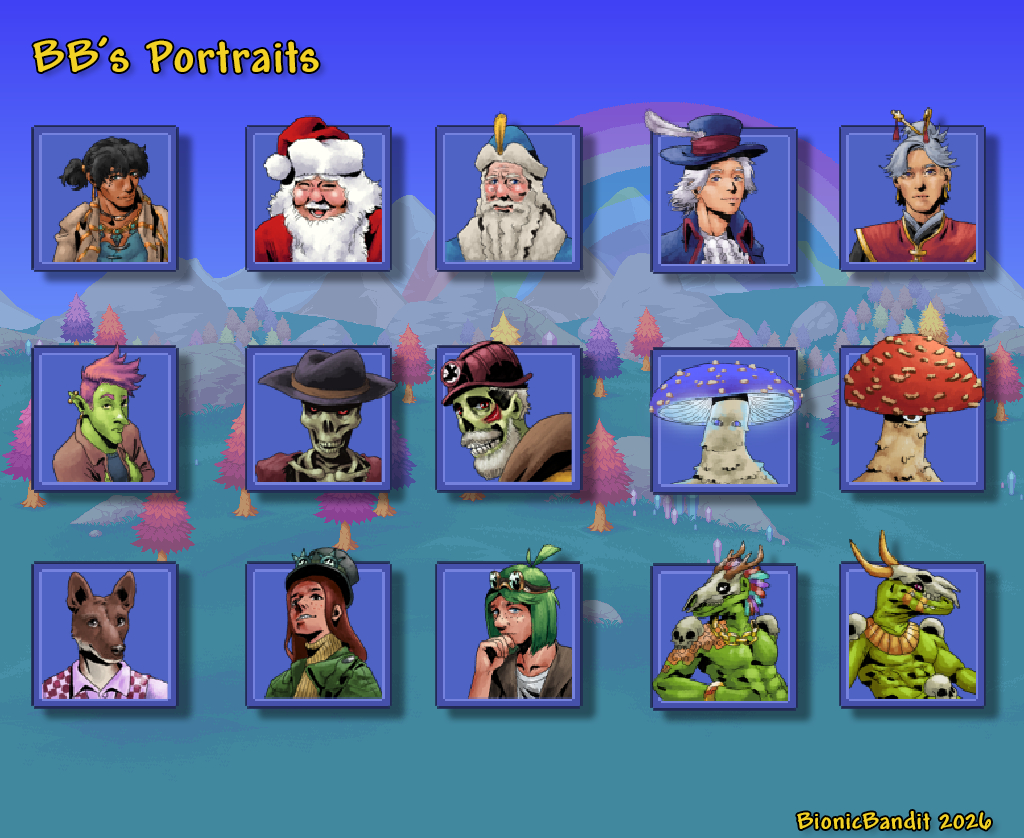Select the blue glowing mushroom portrait
Image resolution: width=1024 pixels, height=838 pixels.
pos(723,420)
